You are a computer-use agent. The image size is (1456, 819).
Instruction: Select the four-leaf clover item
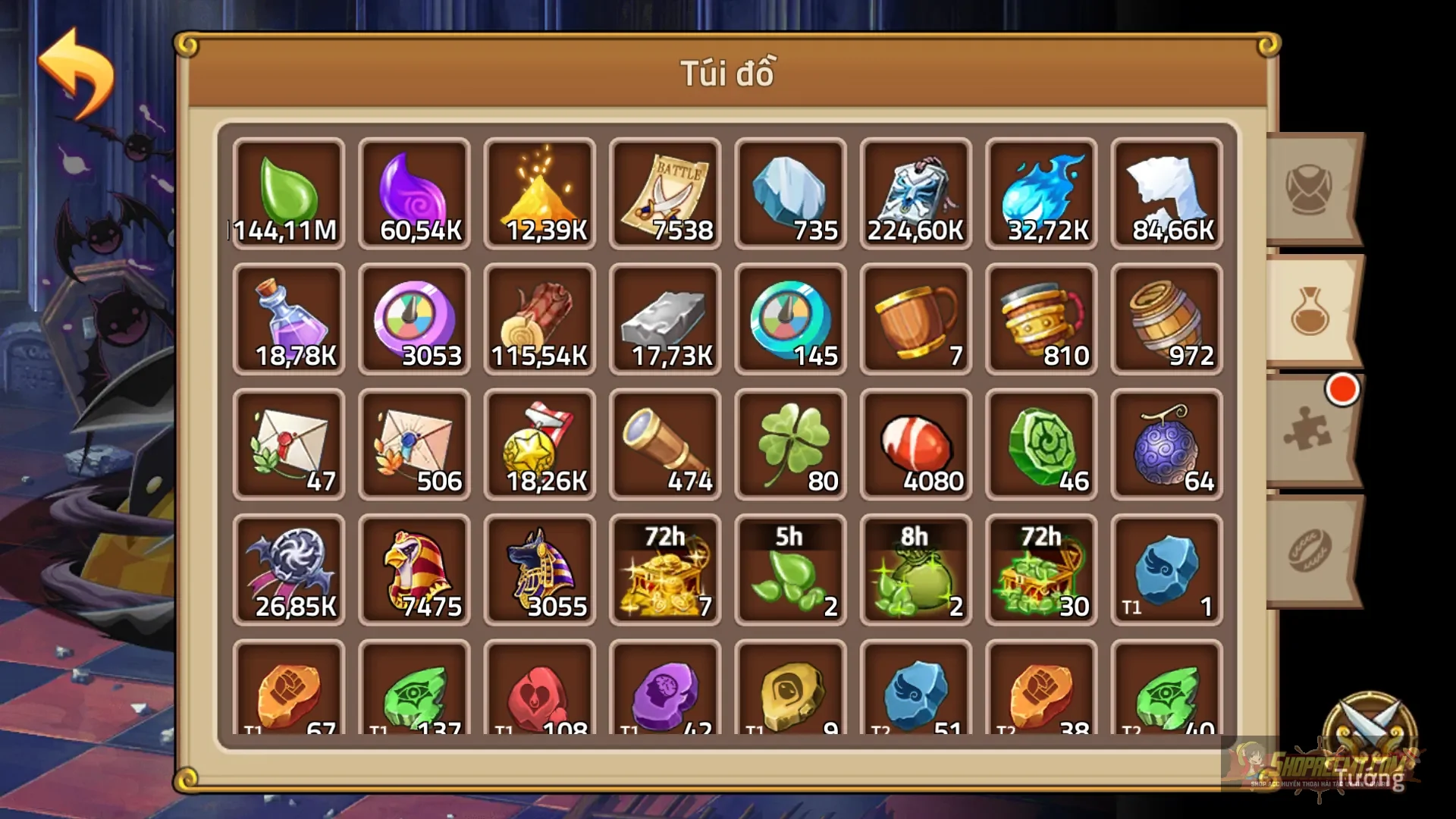click(x=790, y=444)
